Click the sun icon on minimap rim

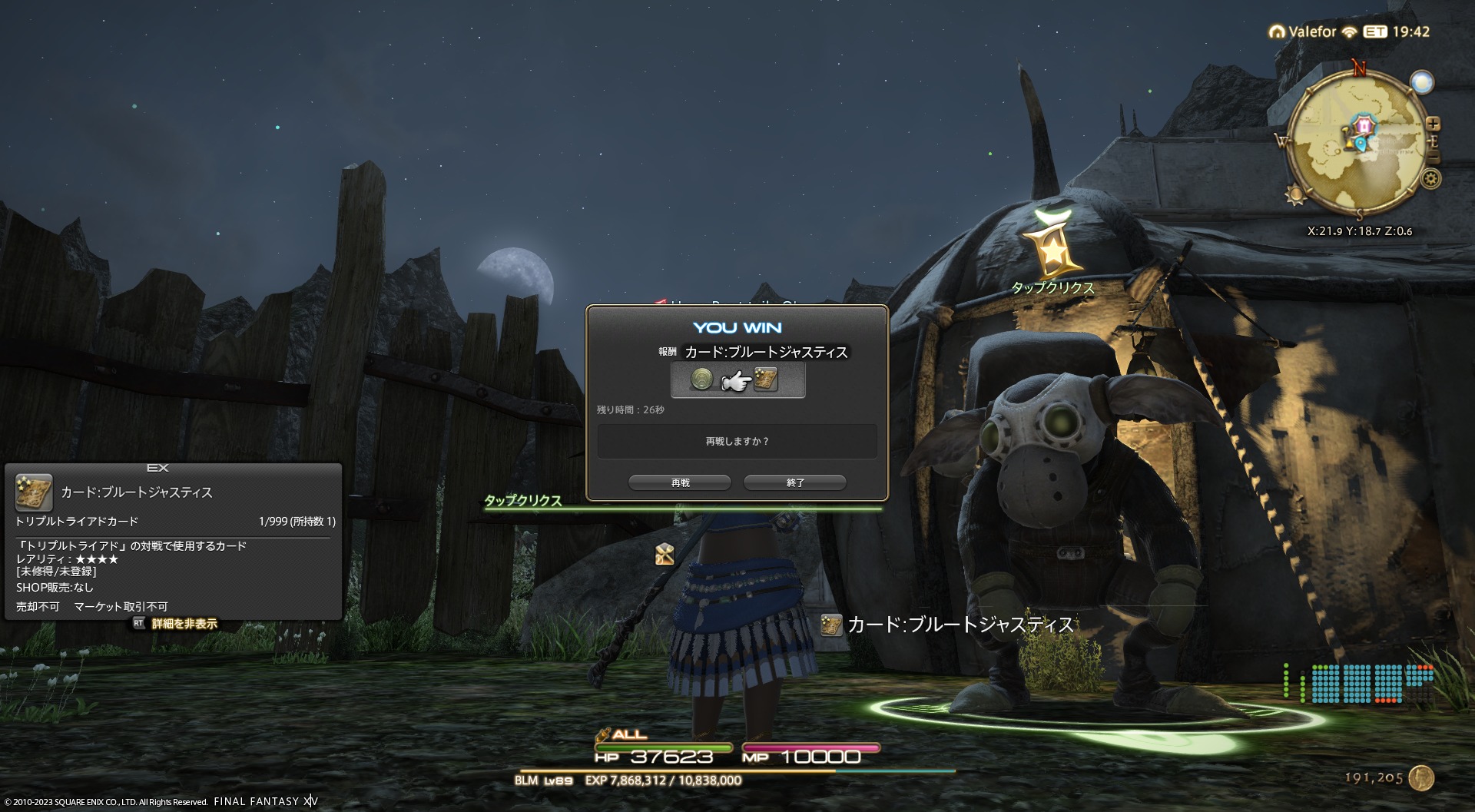point(1296,194)
